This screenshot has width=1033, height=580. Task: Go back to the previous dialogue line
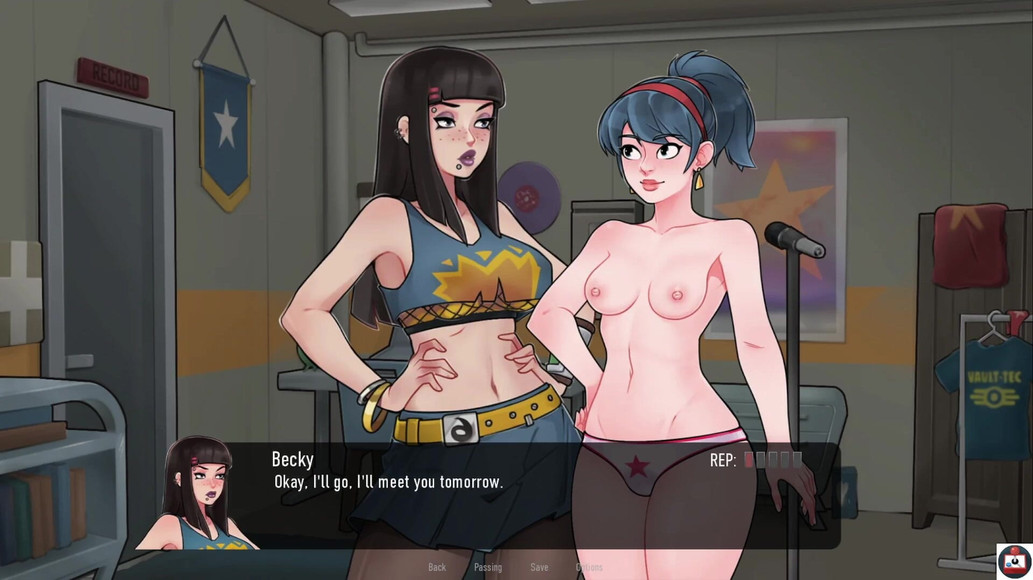(x=437, y=567)
